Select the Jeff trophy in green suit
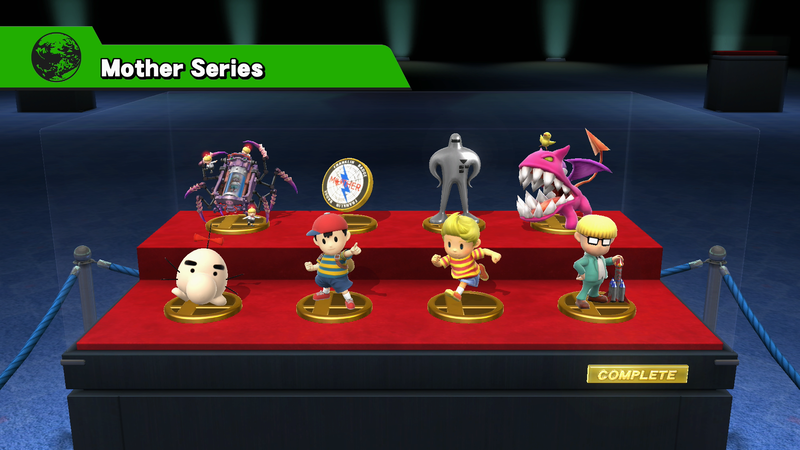The height and width of the screenshot is (450, 800). pyautogui.click(x=595, y=260)
